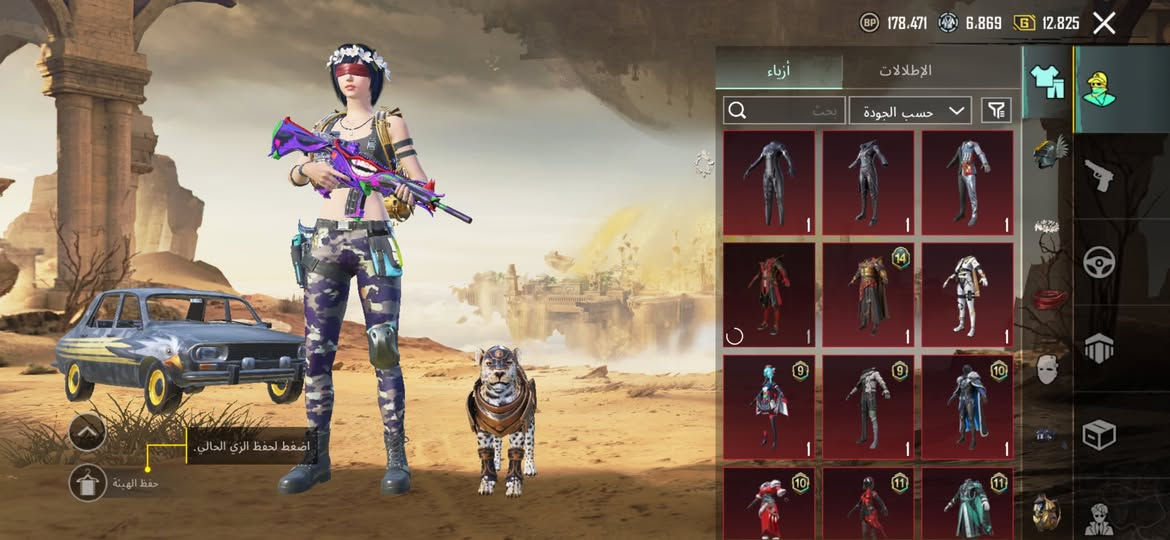
Task: Open the character avatar section
Action: point(1099,88)
